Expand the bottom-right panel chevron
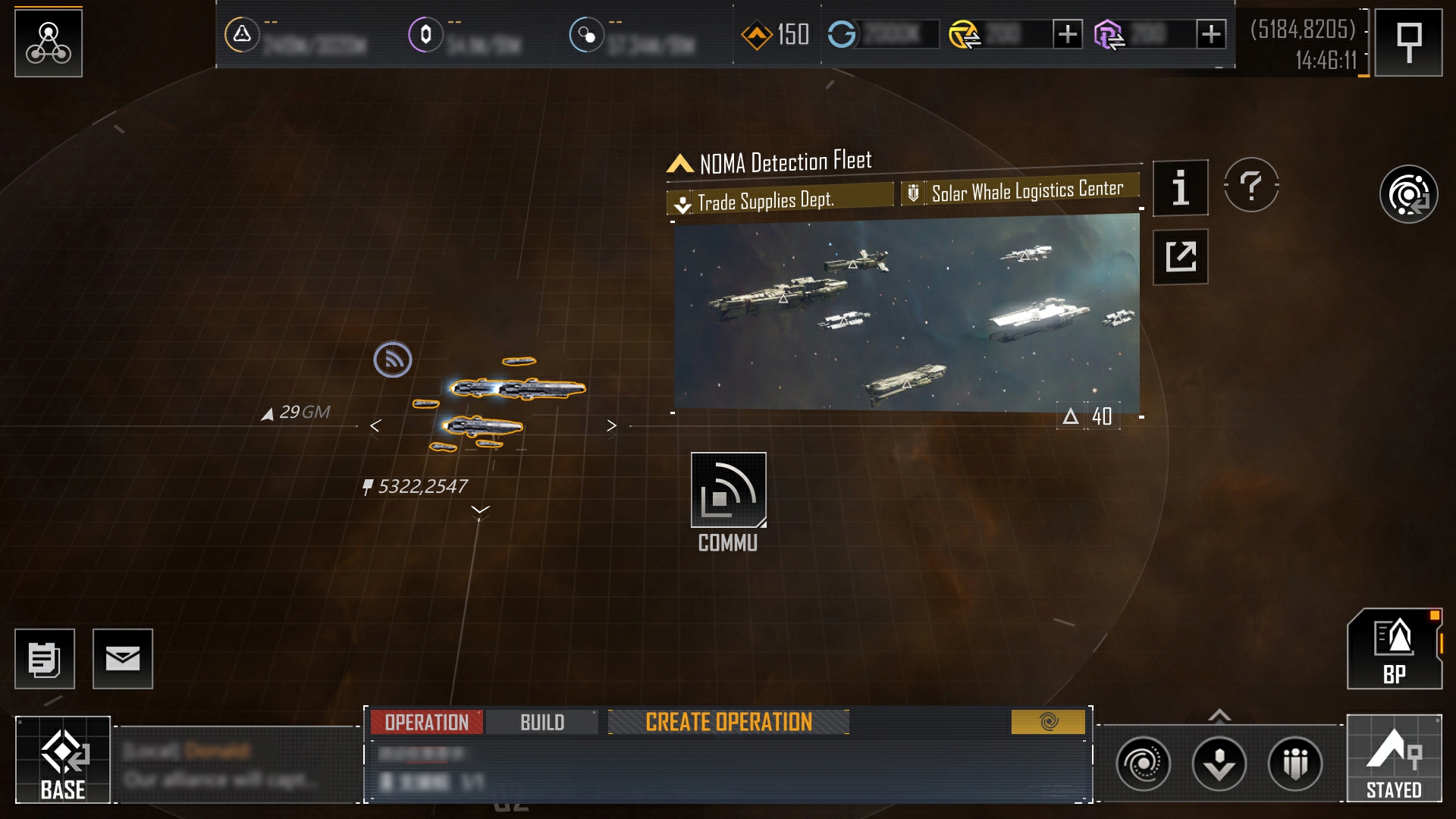The width and height of the screenshot is (1456, 819). click(x=1219, y=715)
